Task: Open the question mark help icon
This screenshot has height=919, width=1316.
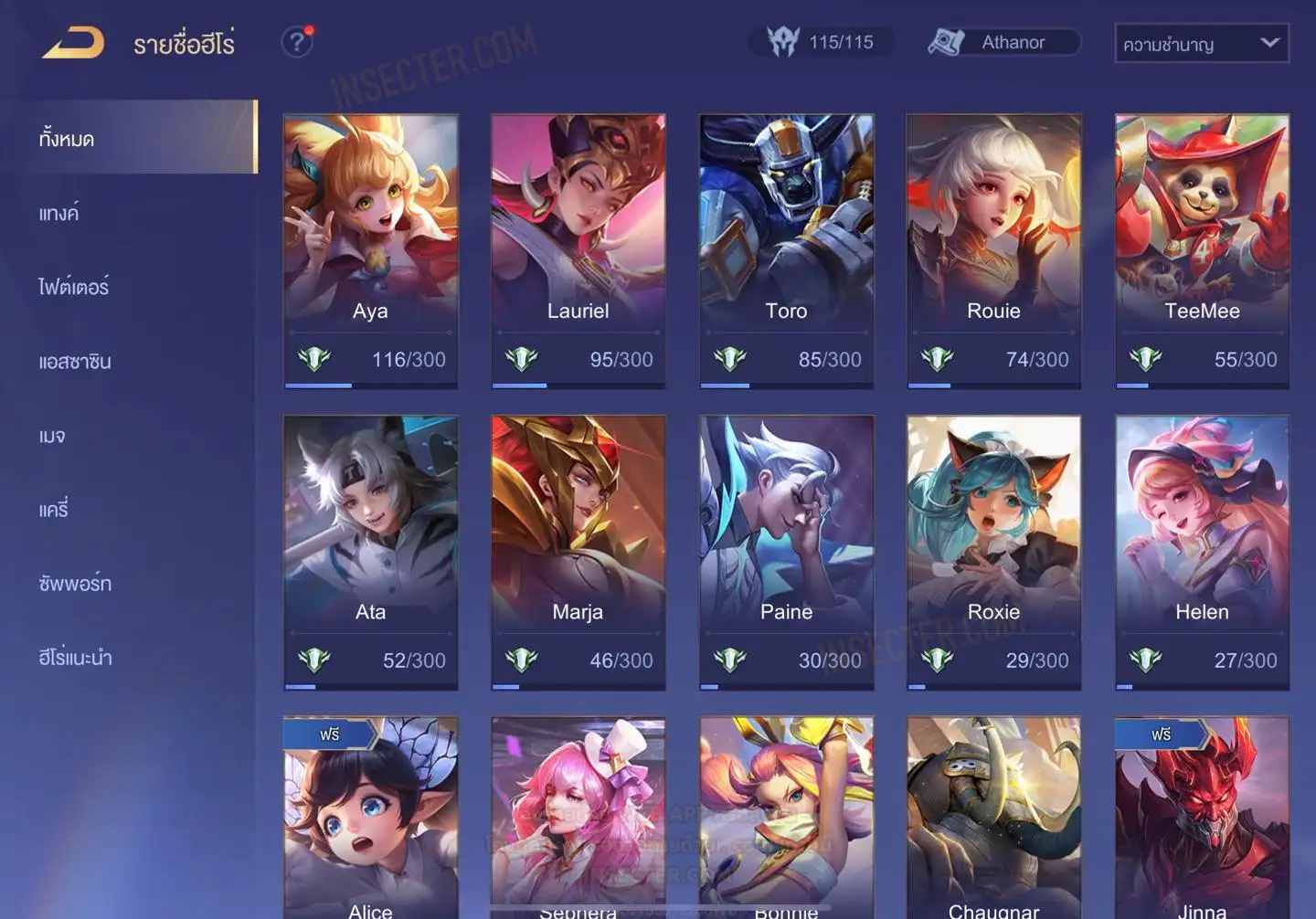Action: pos(297,42)
